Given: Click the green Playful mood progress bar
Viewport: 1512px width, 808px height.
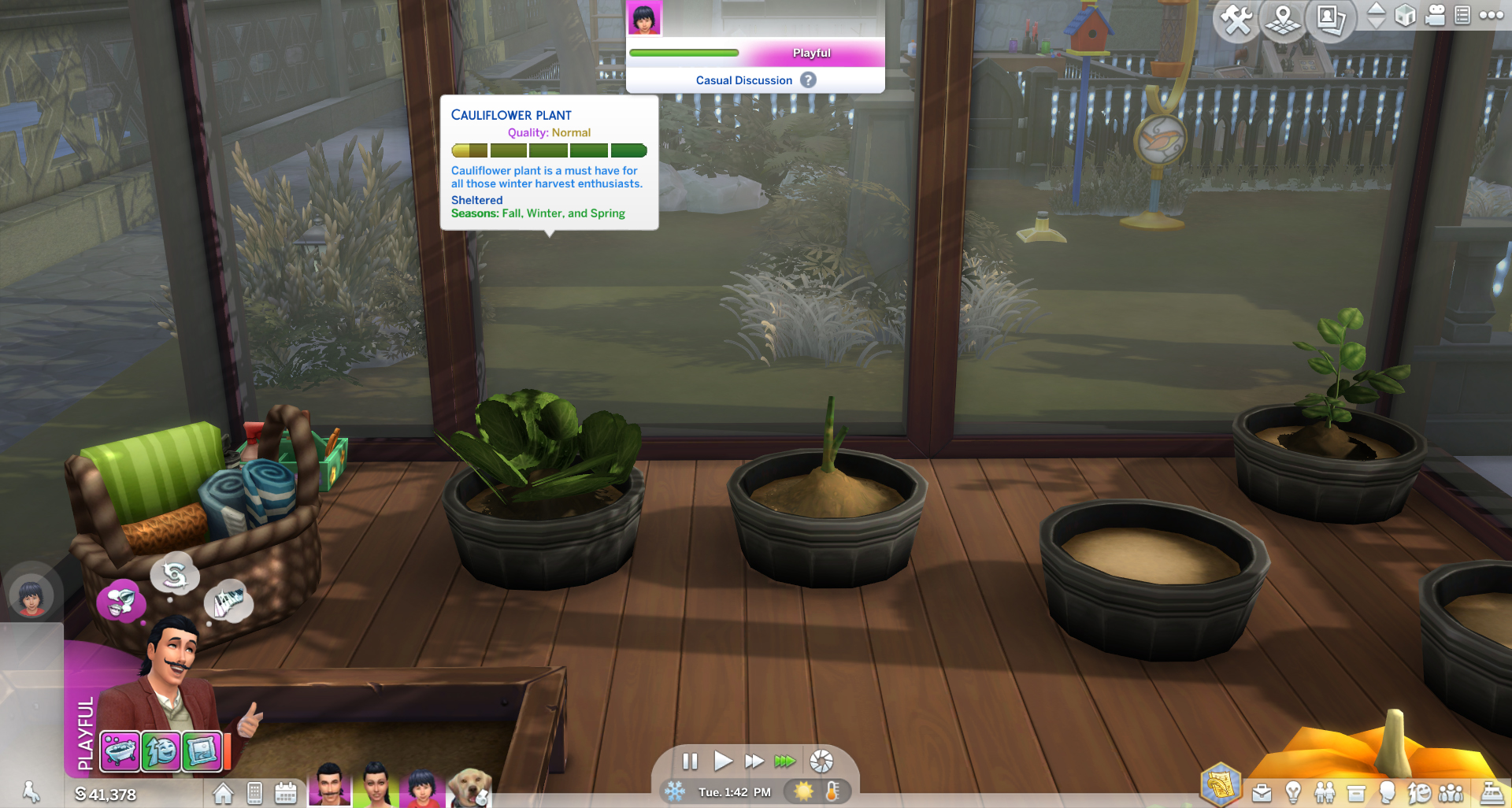Looking at the screenshot, I should (684, 53).
